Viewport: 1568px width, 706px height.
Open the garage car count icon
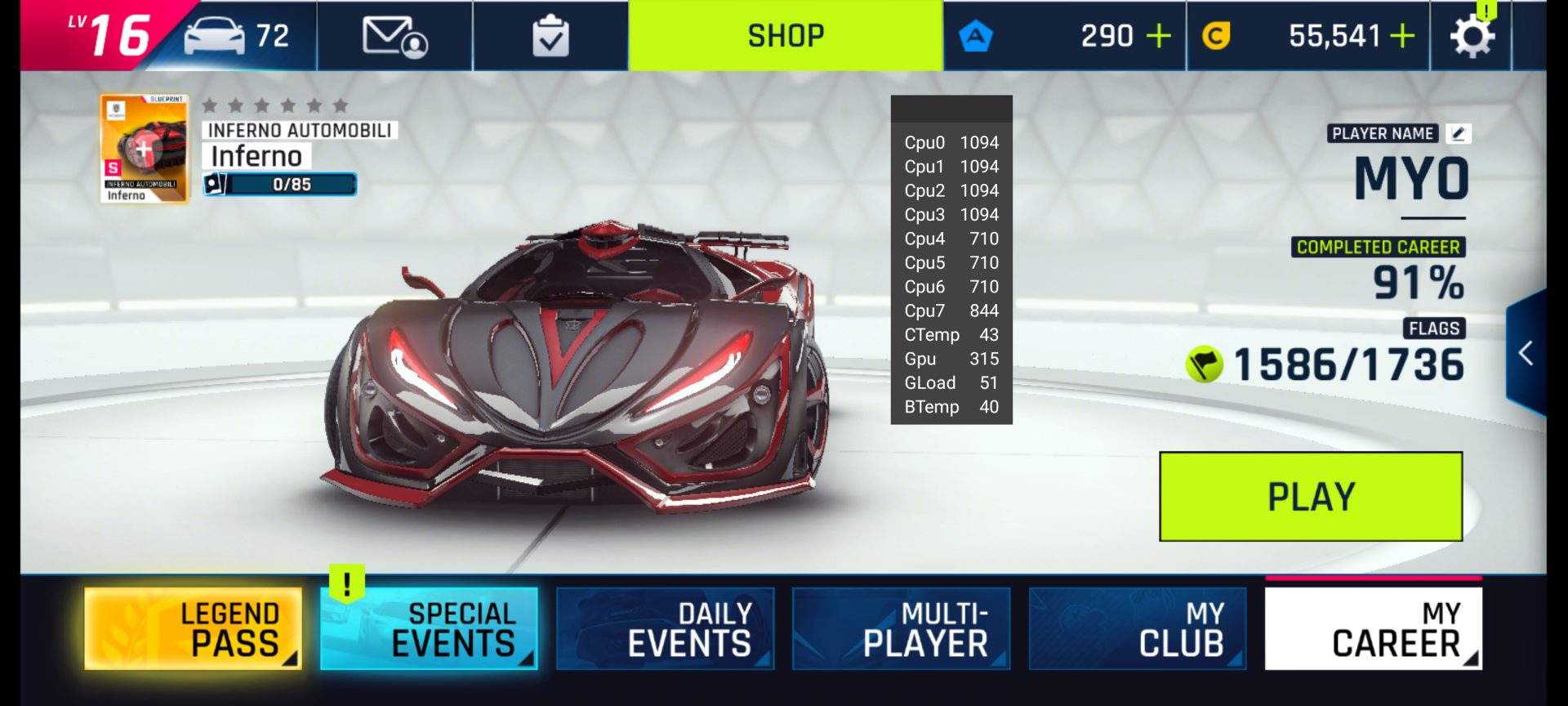[237, 36]
